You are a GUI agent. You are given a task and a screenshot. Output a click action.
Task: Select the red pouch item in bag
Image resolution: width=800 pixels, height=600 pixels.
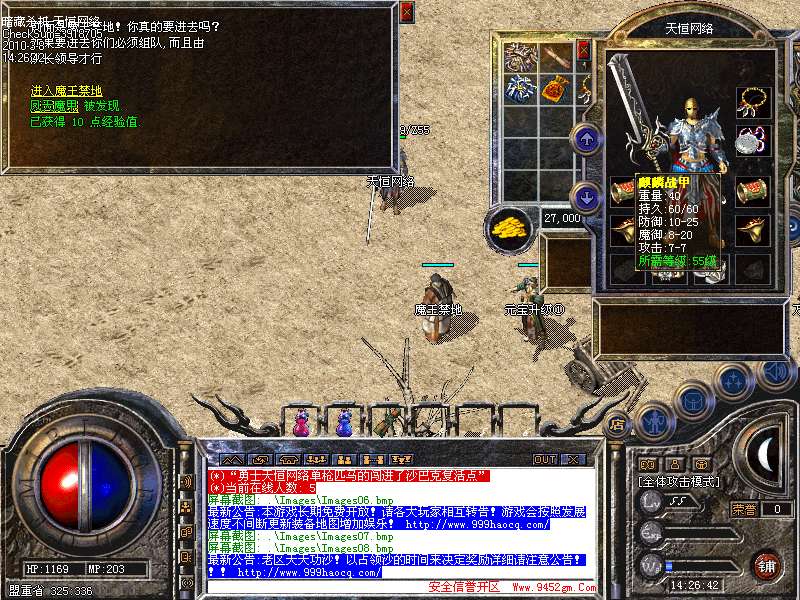556,89
